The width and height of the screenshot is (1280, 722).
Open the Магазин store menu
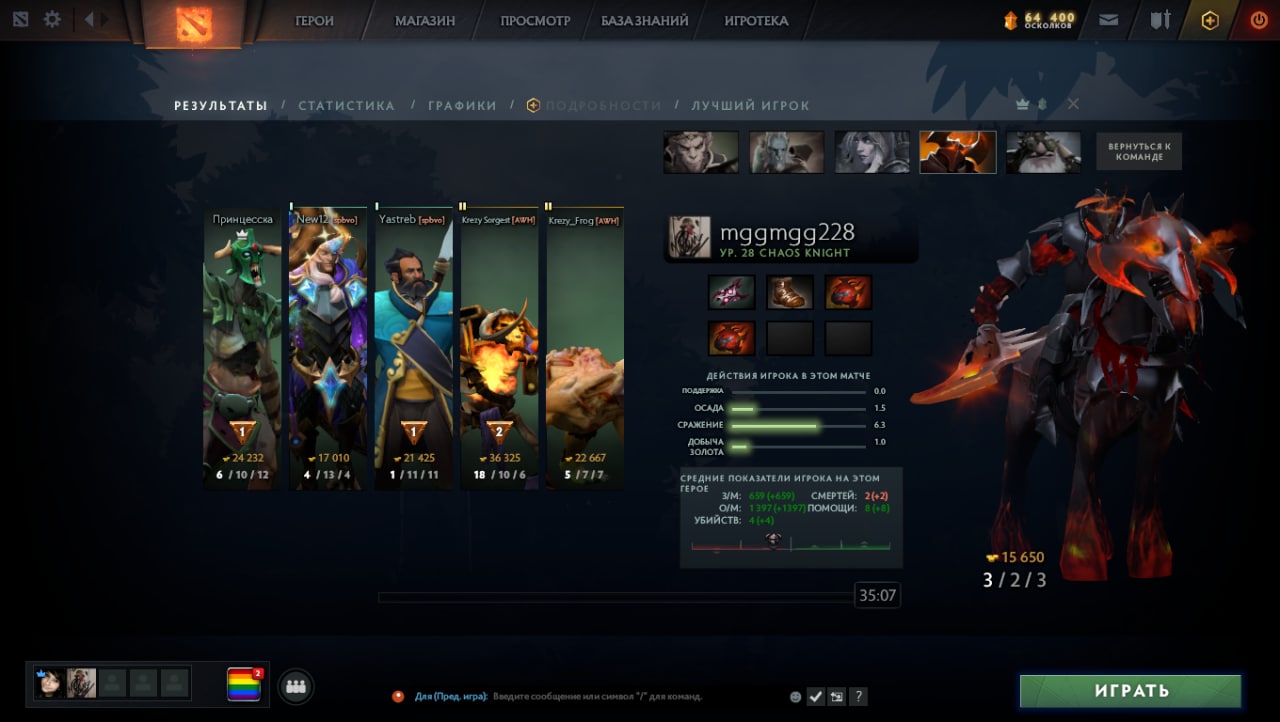pyautogui.click(x=424, y=21)
